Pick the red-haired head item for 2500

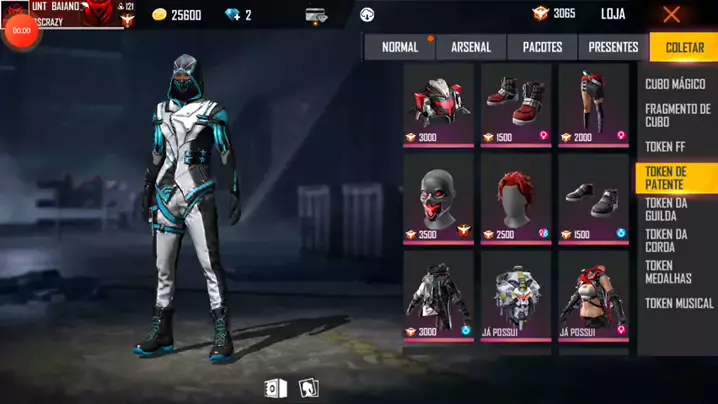[516, 197]
